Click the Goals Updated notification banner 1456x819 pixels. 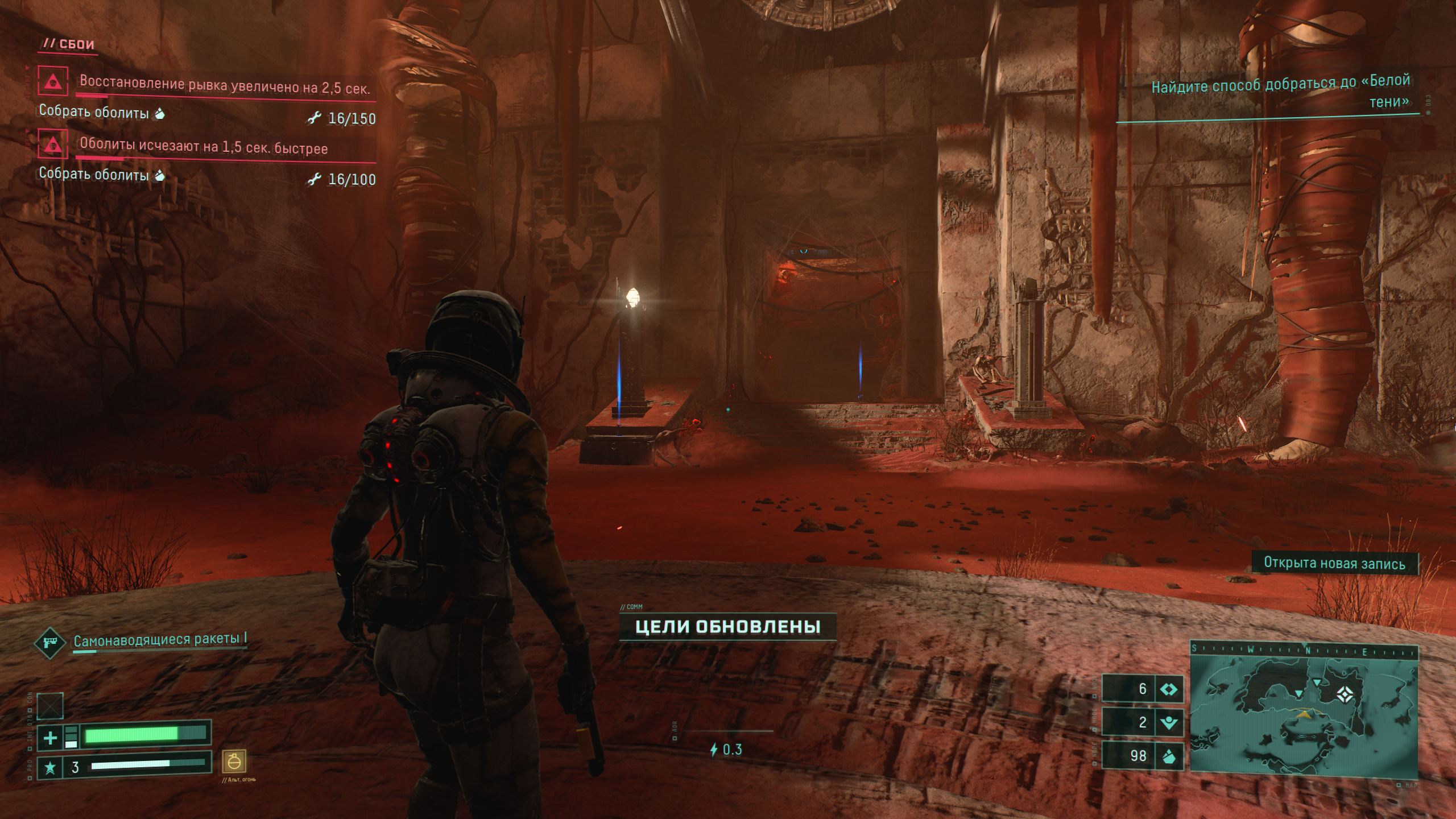727,627
